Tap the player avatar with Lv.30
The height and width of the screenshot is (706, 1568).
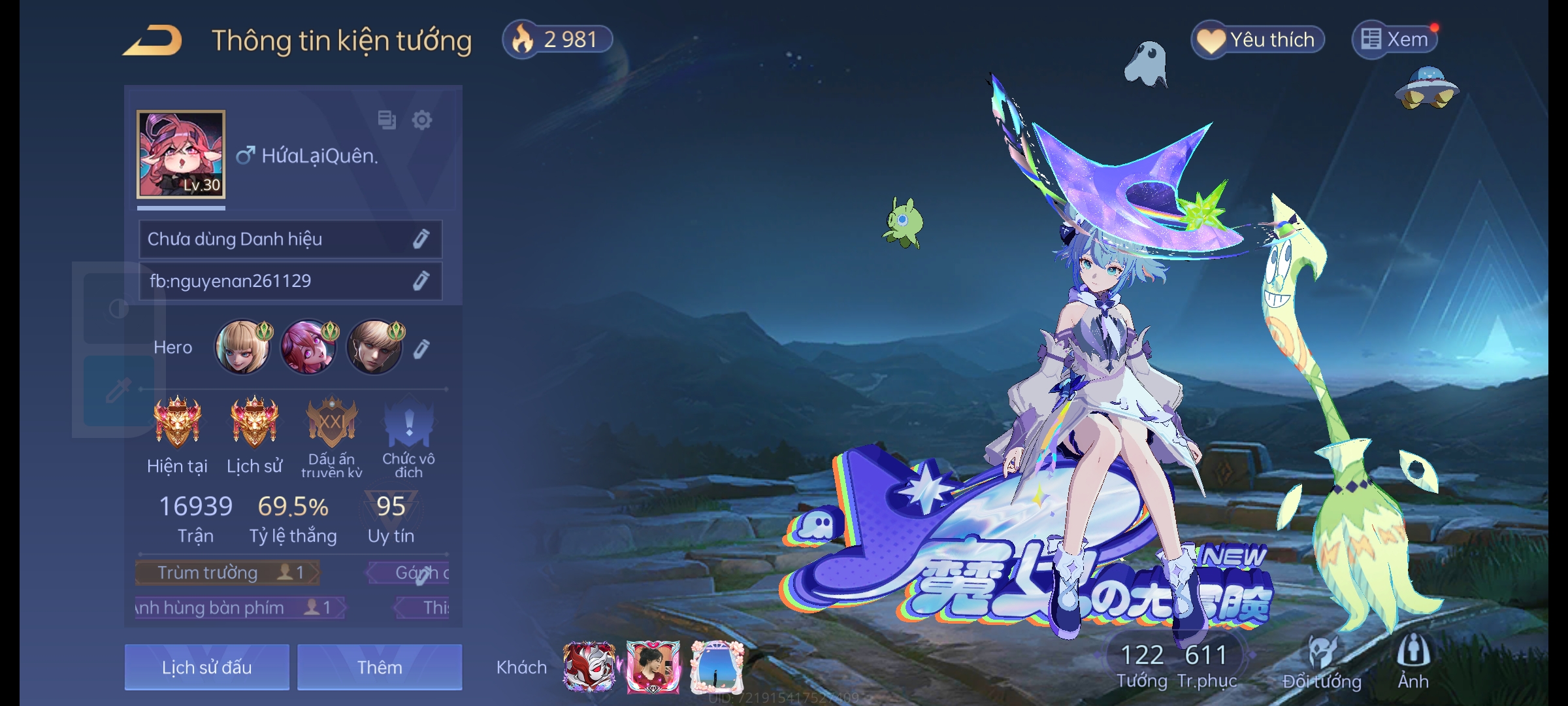[181, 155]
